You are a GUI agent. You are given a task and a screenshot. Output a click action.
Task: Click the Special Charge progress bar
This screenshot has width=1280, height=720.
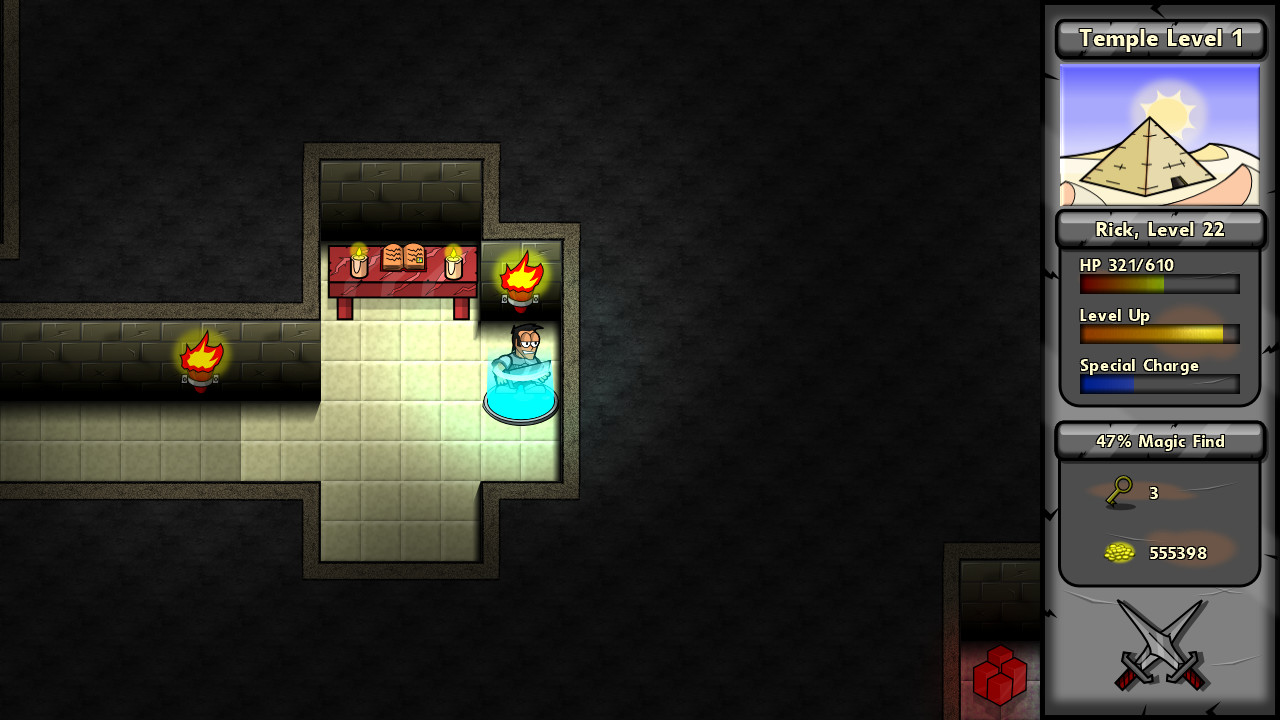tap(1158, 384)
